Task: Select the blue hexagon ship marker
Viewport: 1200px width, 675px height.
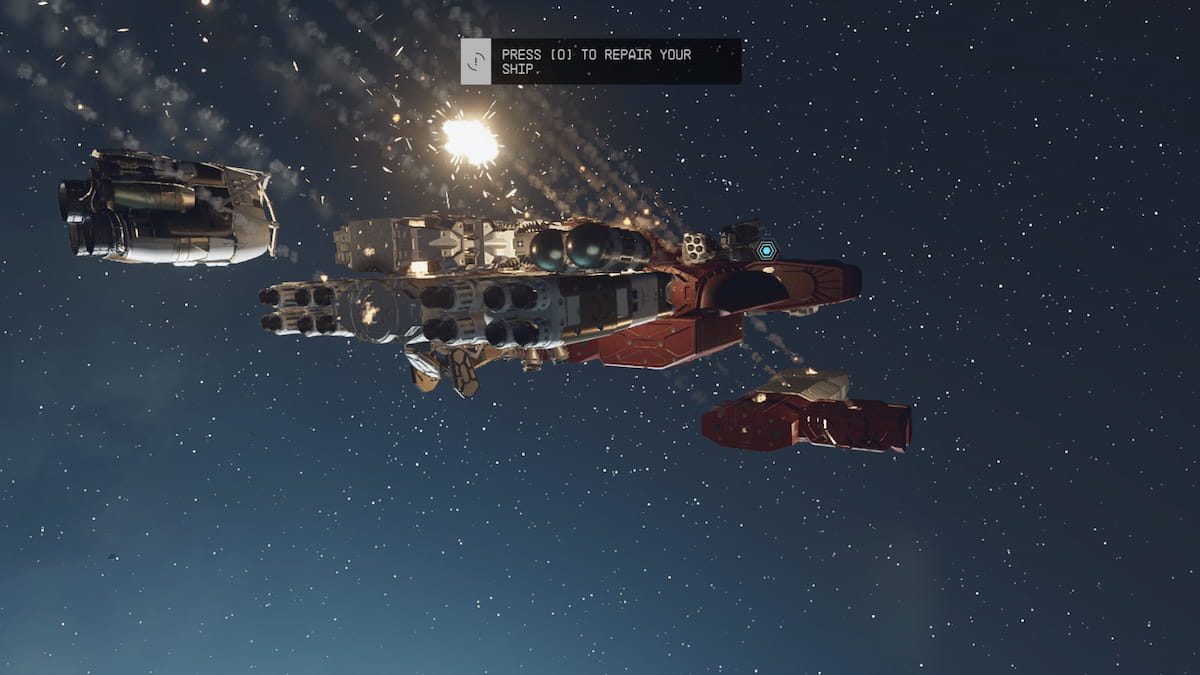Action: (766, 250)
